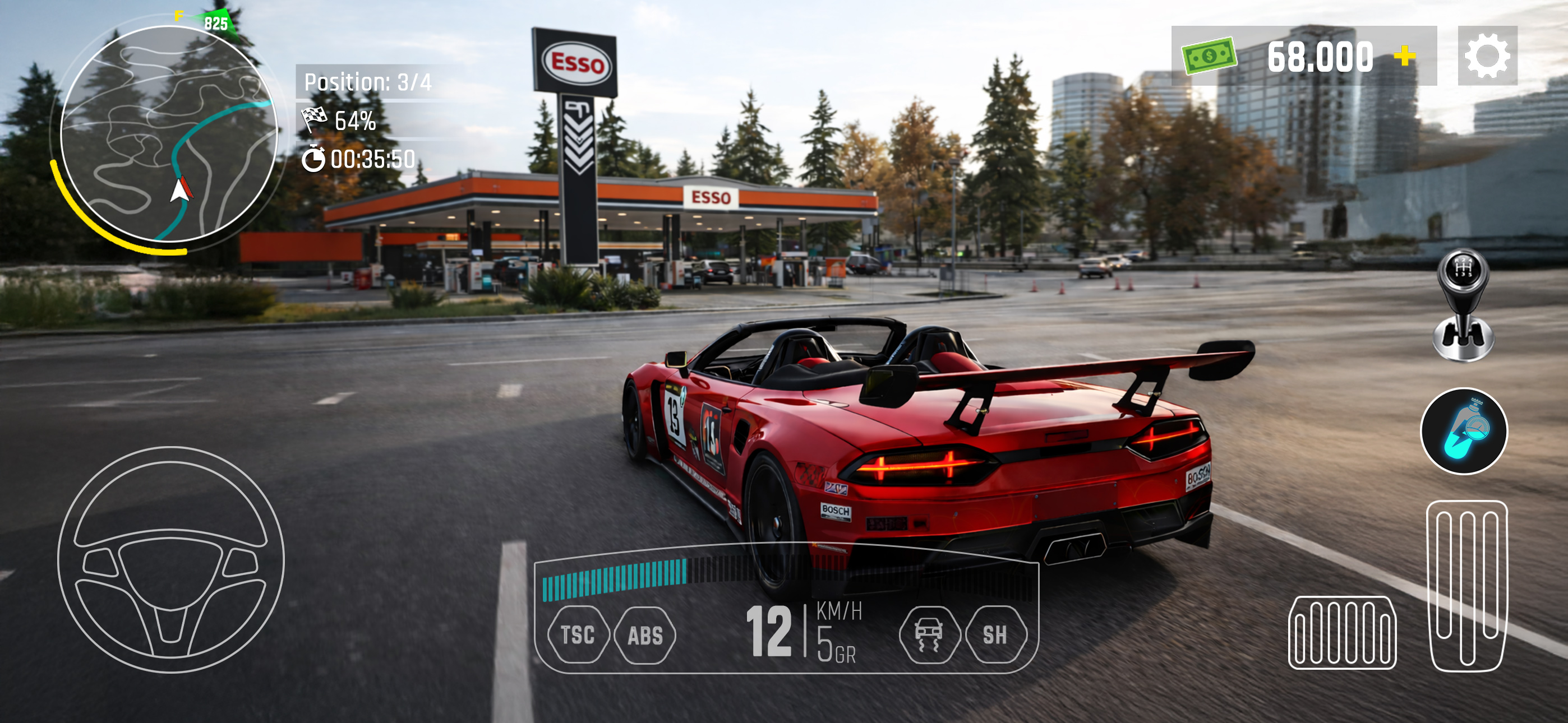The width and height of the screenshot is (1568, 723).
Task: Tap the tall accelerator pedal
Action: tap(1466, 586)
